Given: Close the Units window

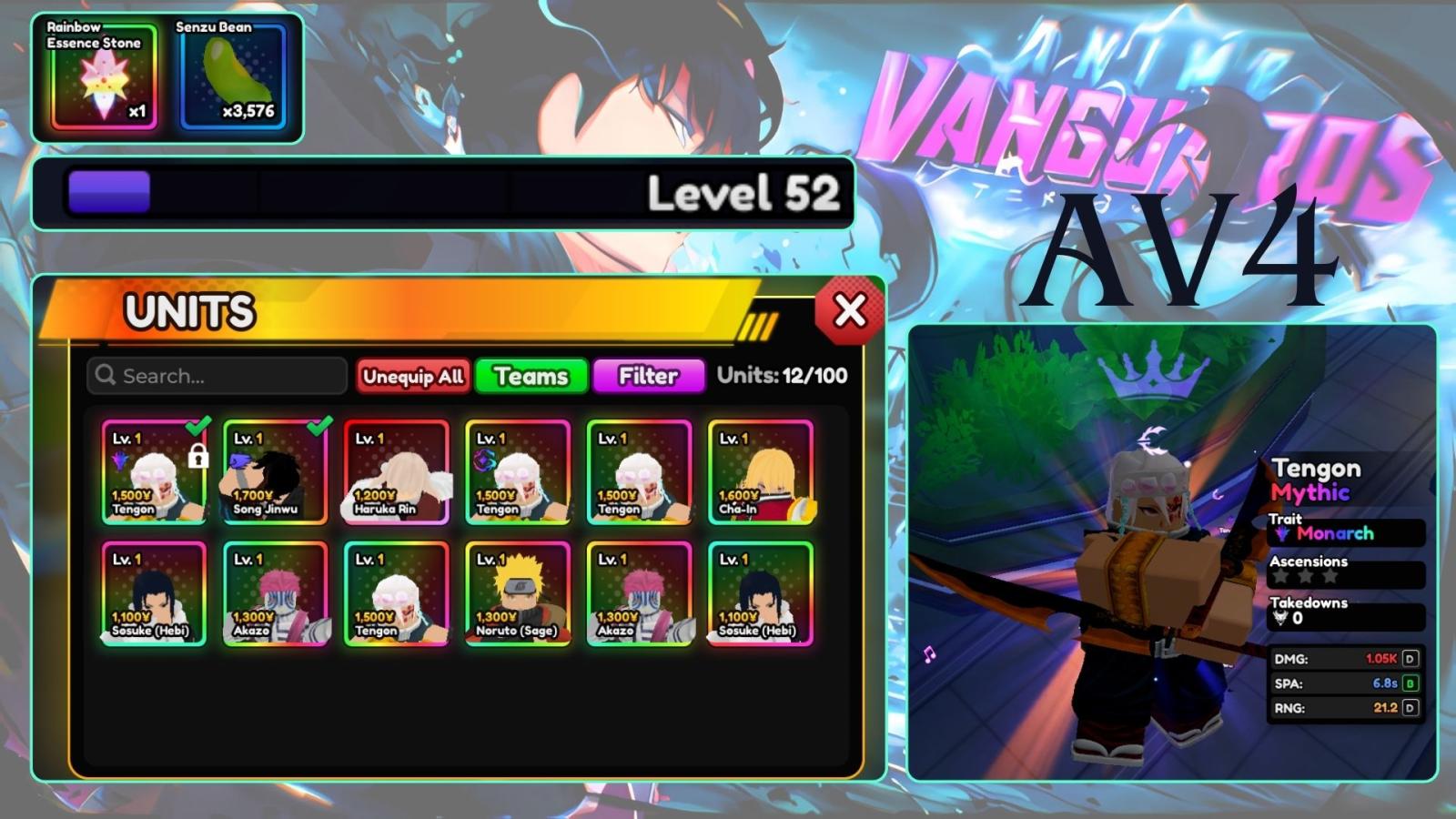Looking at the screenshot, I should point(849,311).
